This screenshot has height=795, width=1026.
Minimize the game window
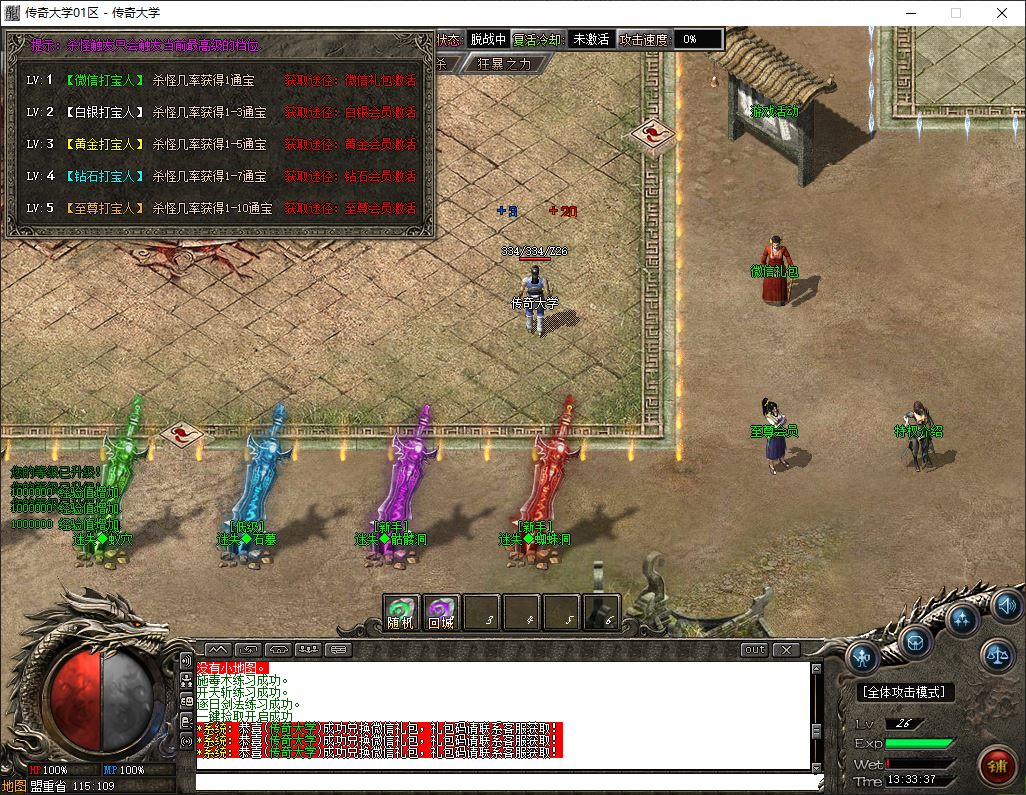coord(910,13)
